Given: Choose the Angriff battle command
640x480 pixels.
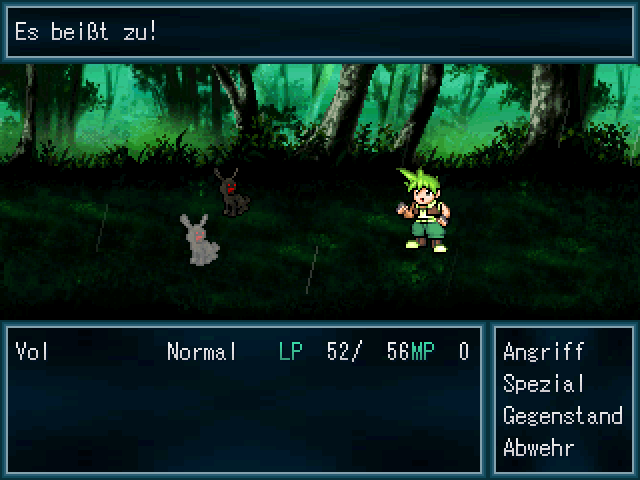Looking at the screenshot, I should [543, 352].
